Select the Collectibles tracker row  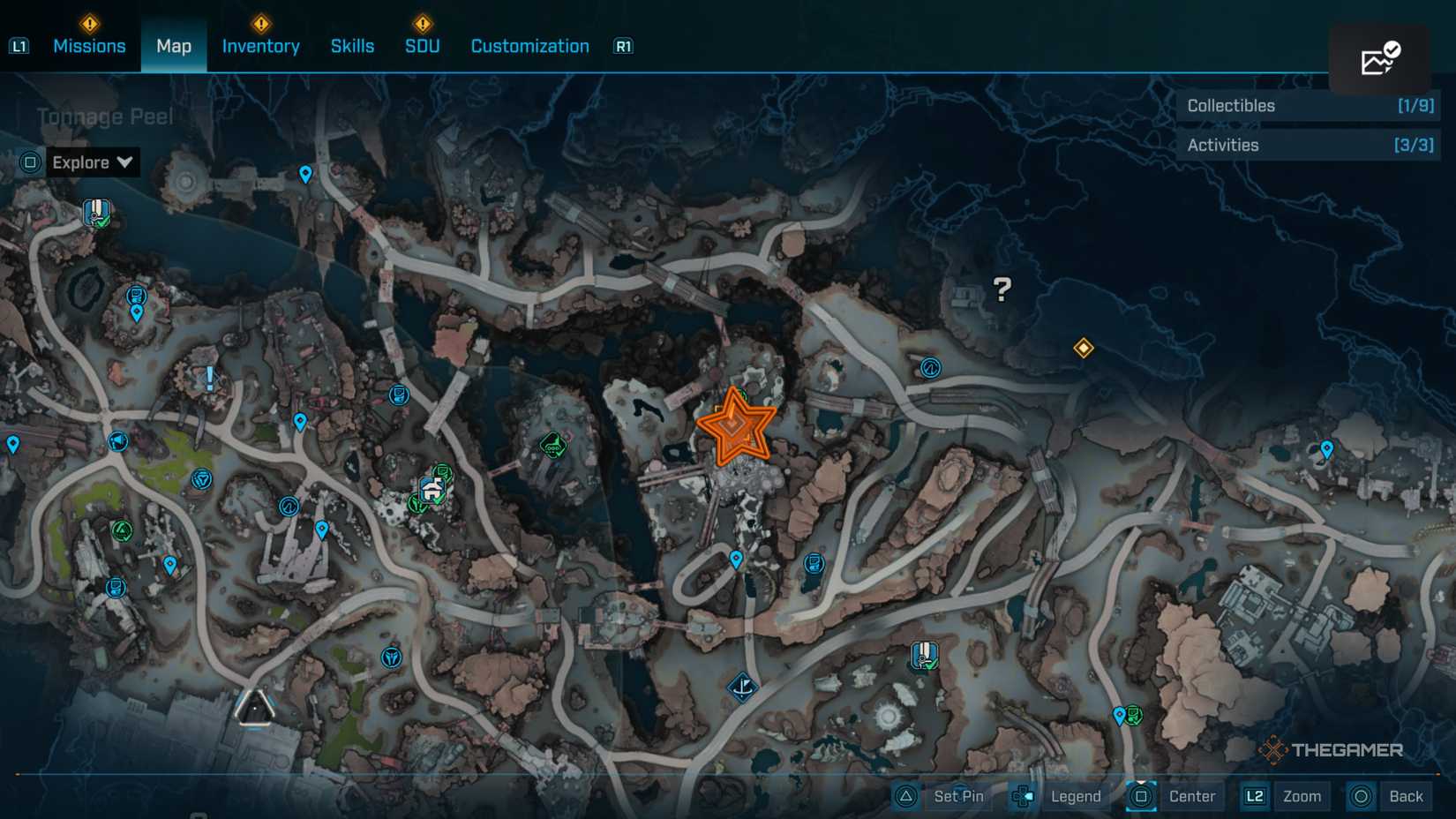click(1309, 106)
